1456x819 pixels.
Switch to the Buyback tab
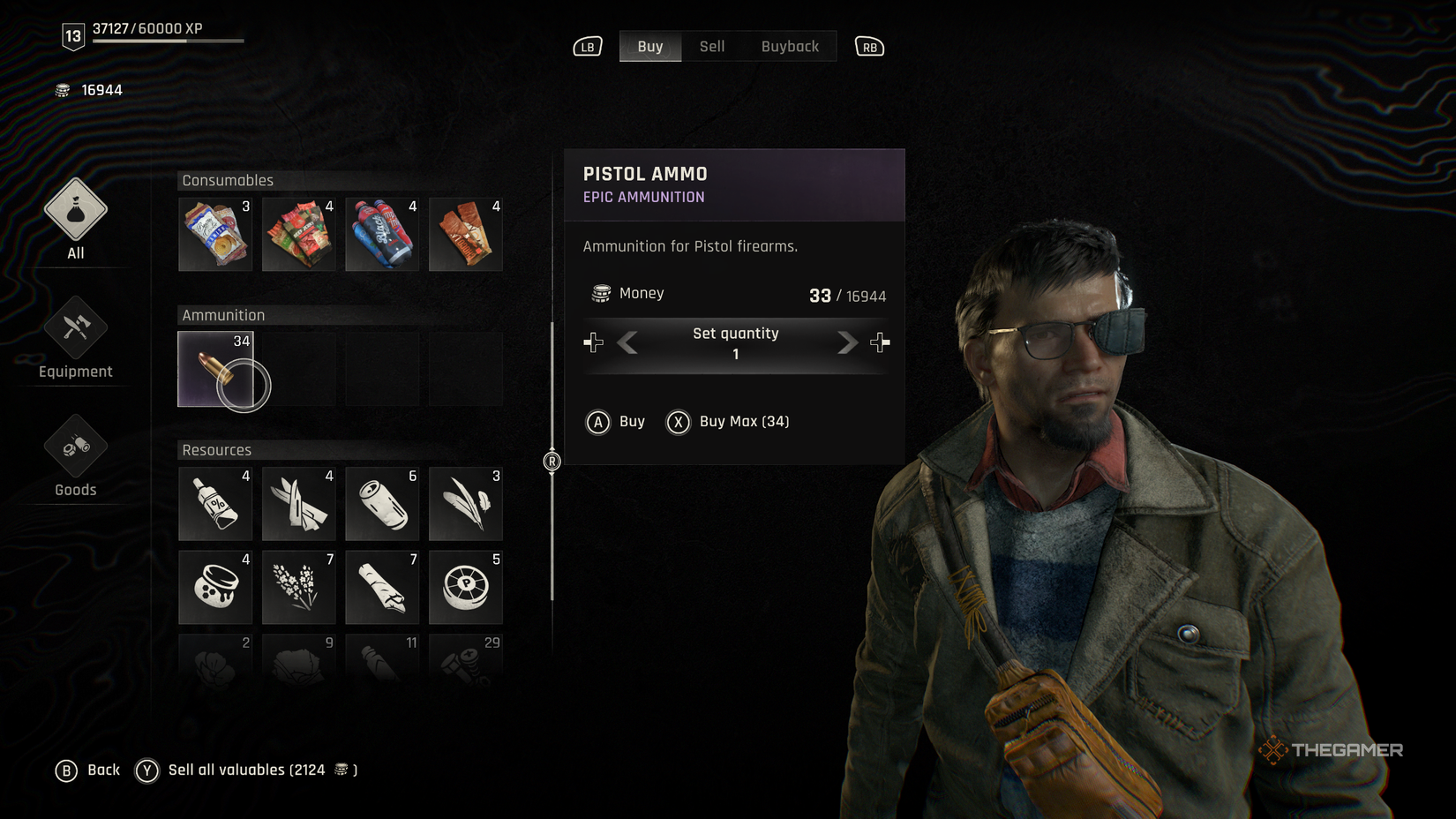point(790,46)
